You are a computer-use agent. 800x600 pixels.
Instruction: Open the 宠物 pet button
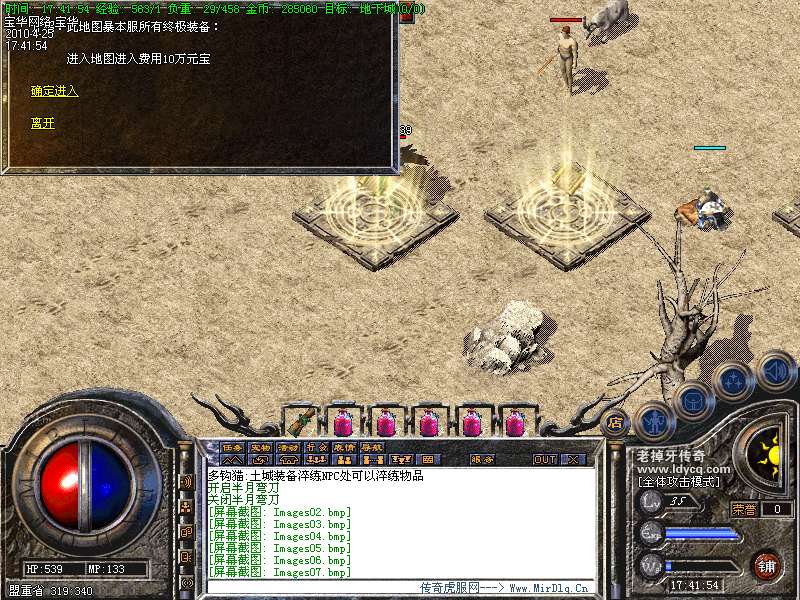click(x=260, y=447)
